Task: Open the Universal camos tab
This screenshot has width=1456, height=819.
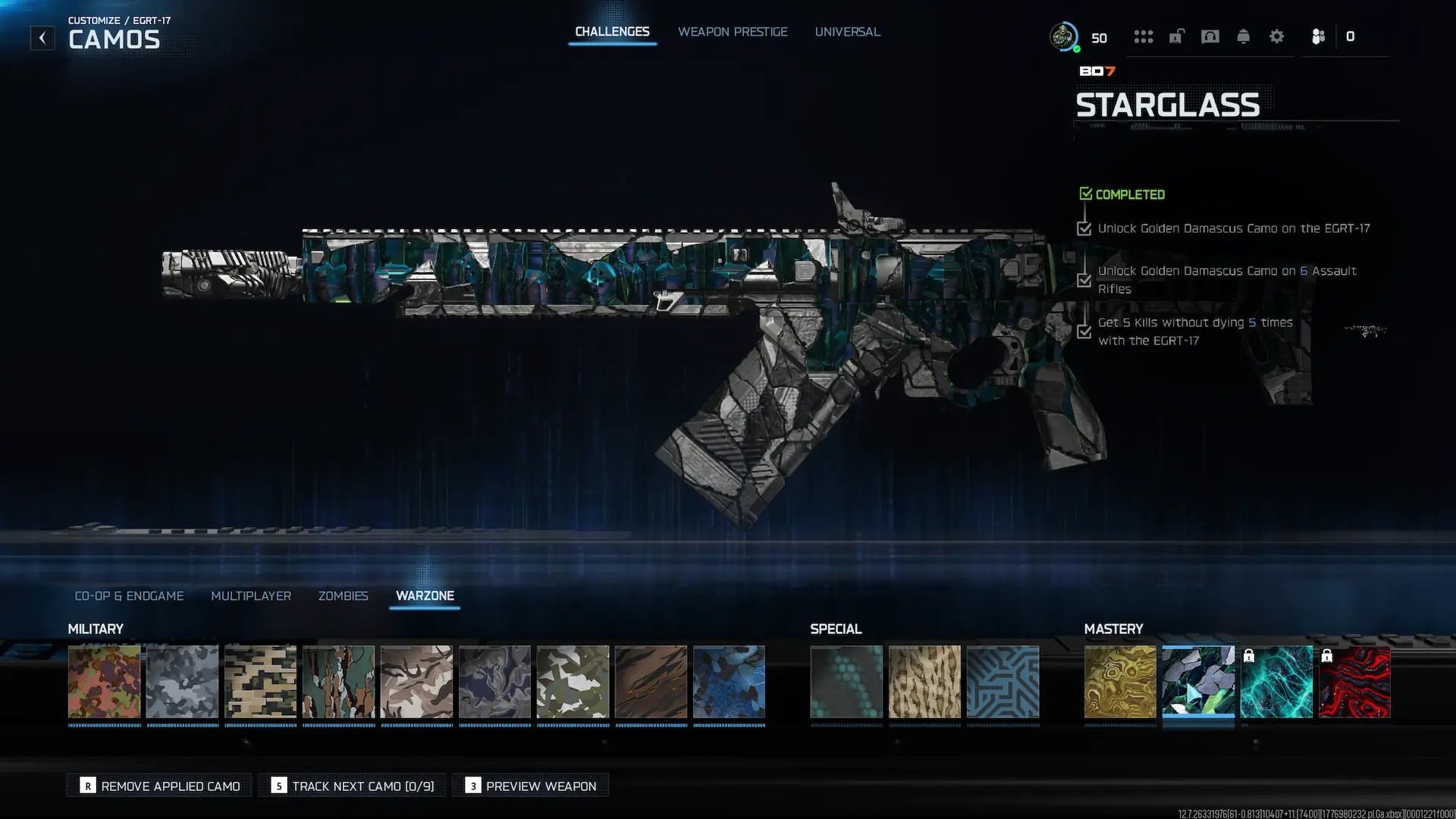Action: pos(847,32)
